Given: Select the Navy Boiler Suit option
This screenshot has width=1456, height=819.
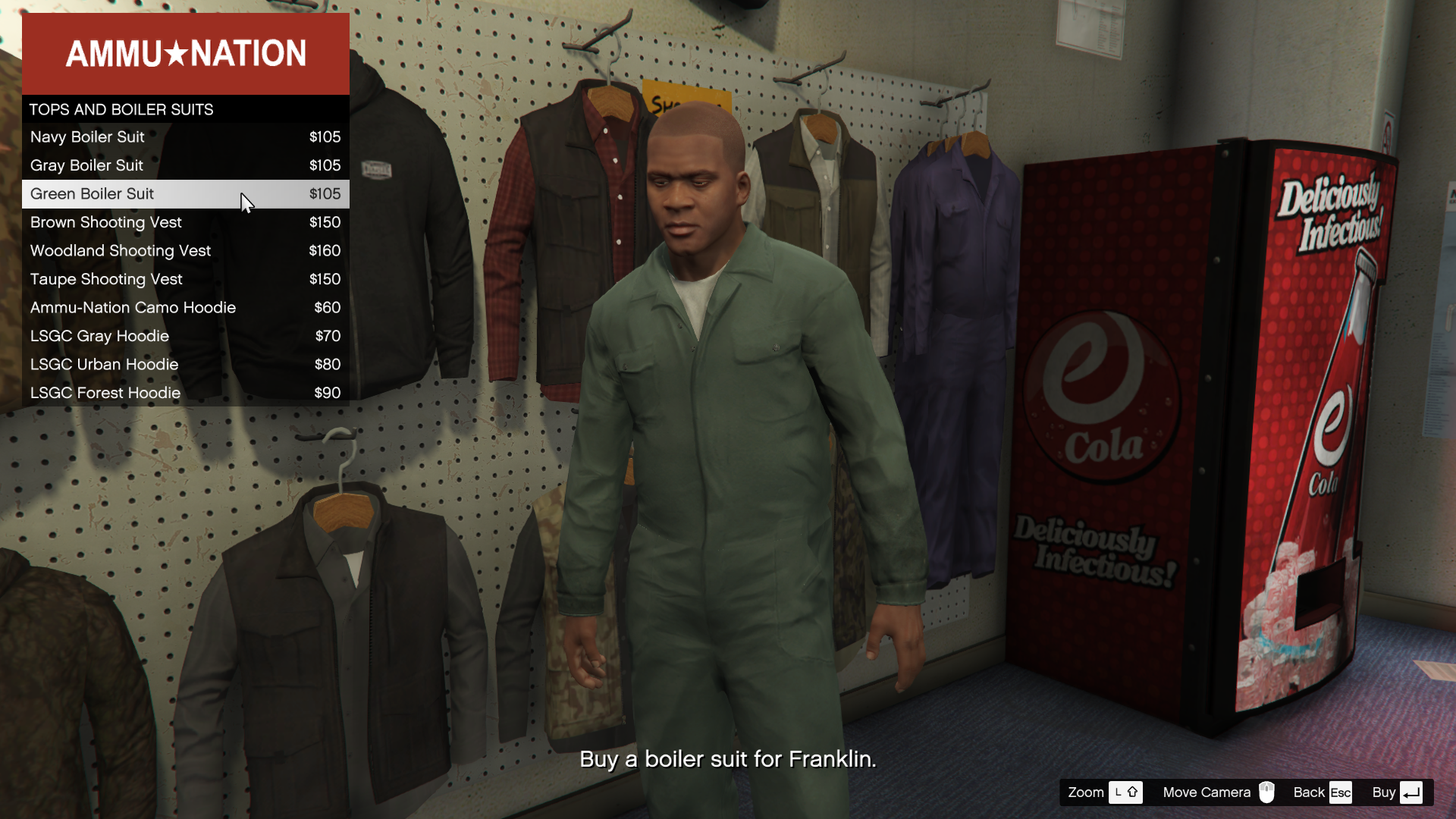Looking at the screenshot, I should [x=87, y=137].
